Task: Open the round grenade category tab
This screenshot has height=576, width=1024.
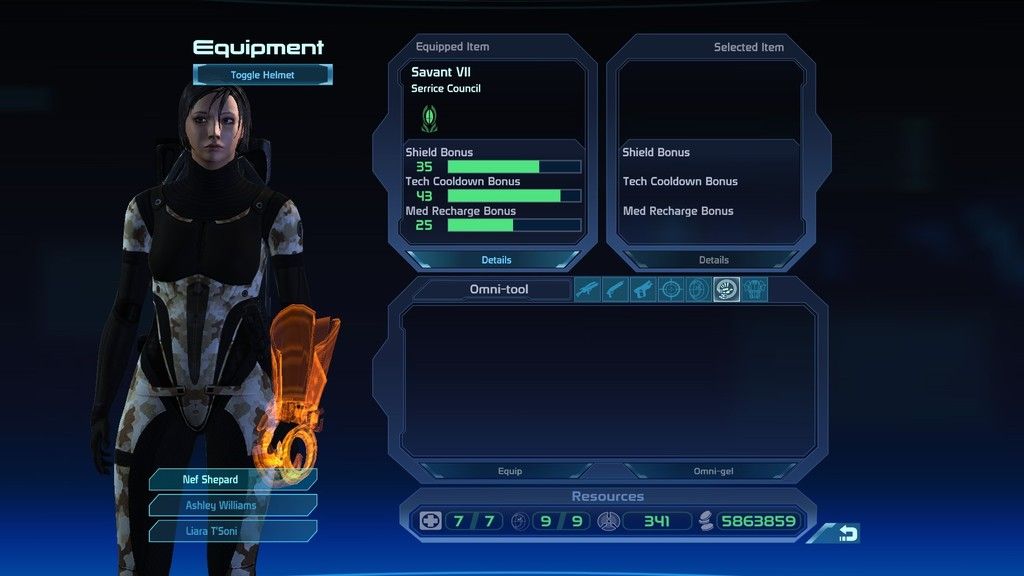Action: click(x=698, y=290)
